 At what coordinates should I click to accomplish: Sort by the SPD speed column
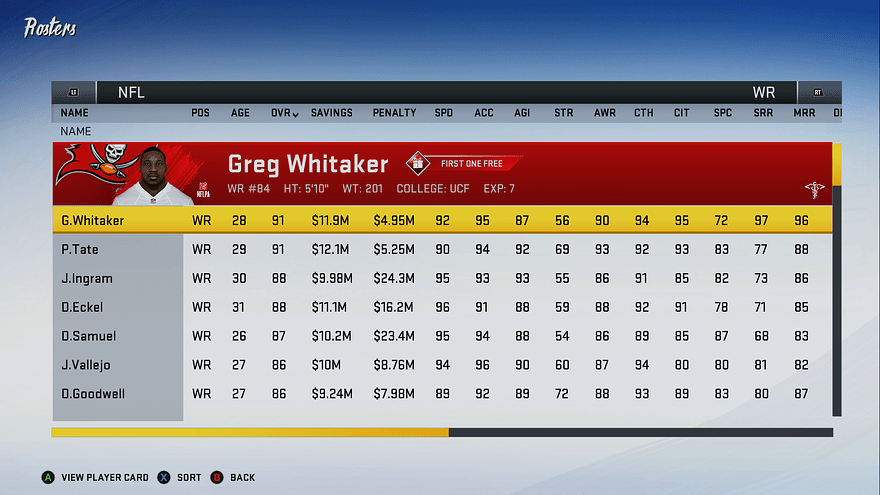[443, 113]
